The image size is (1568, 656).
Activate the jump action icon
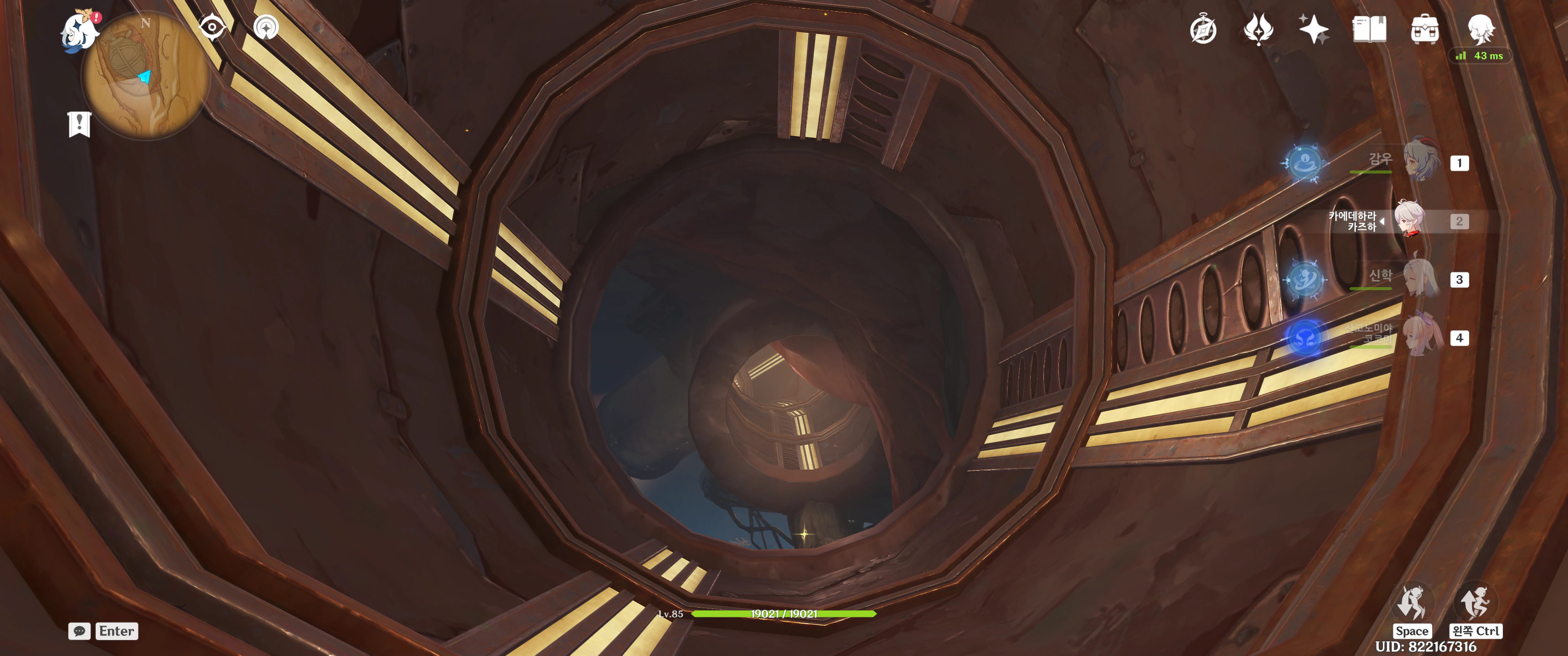[1412, 603]
